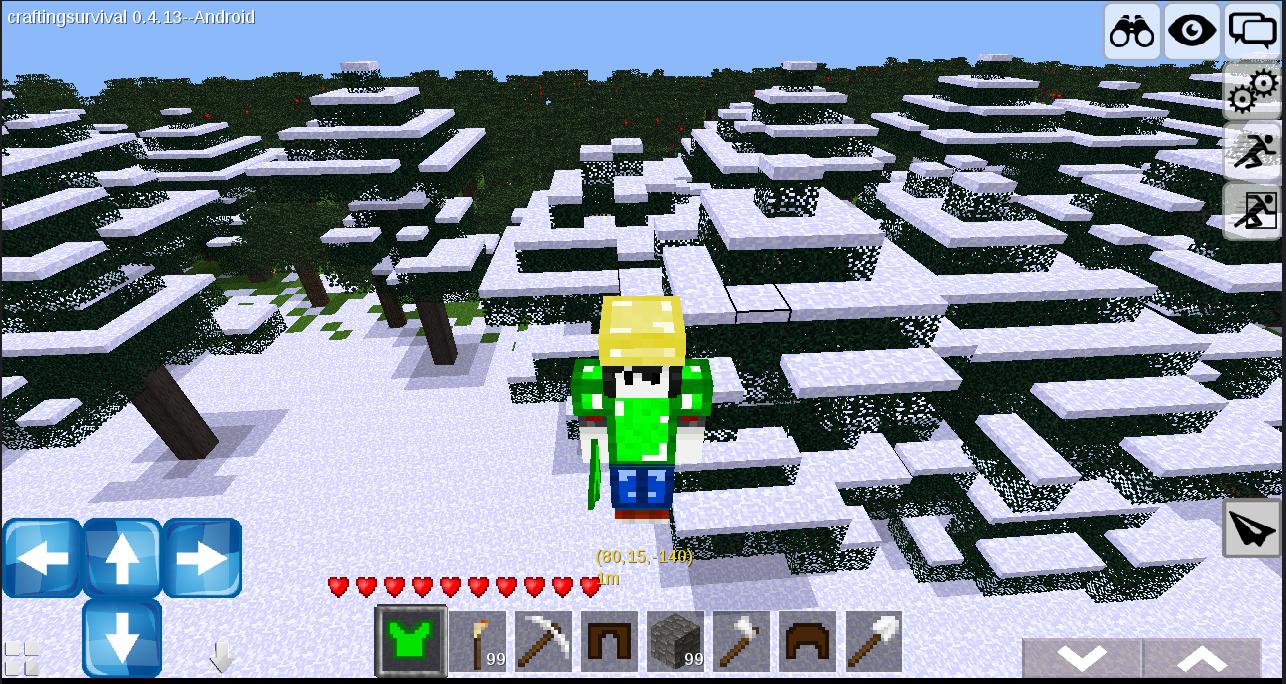
Task: Tap the binoculars zoom button
Action: (x=1131, y=30)
